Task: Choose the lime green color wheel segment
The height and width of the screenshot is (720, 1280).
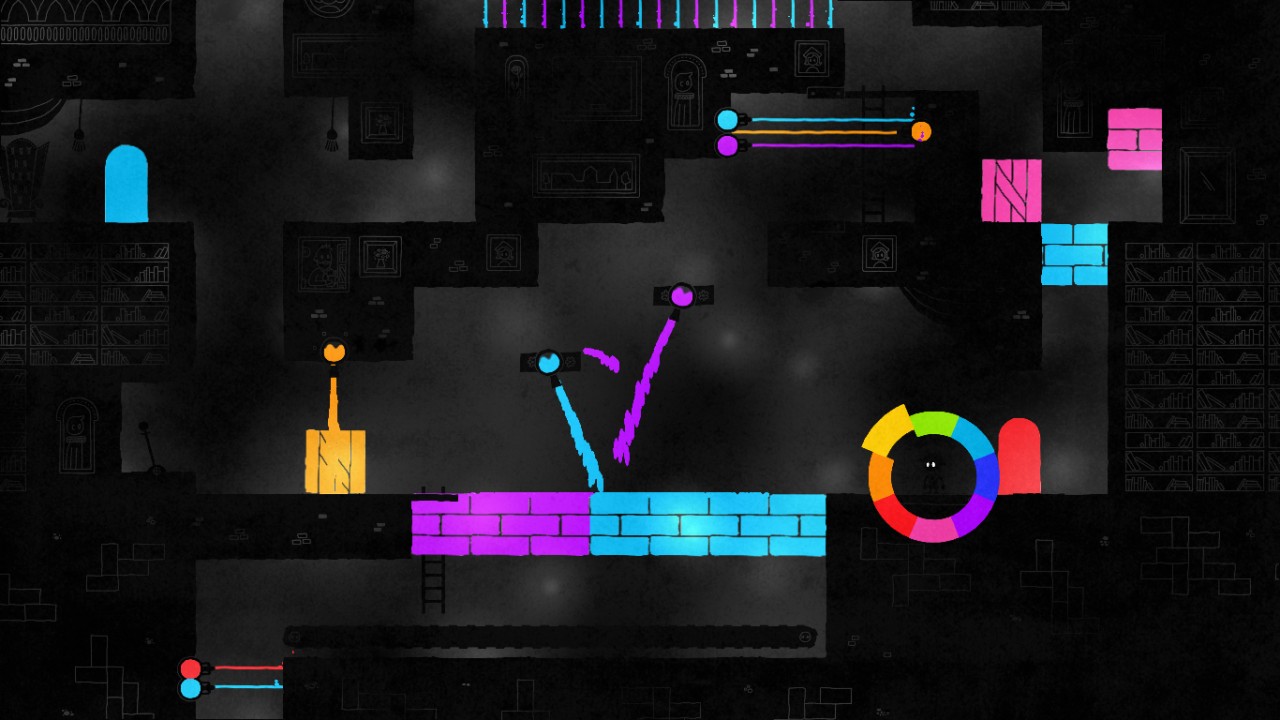Action: coord(932,423)
